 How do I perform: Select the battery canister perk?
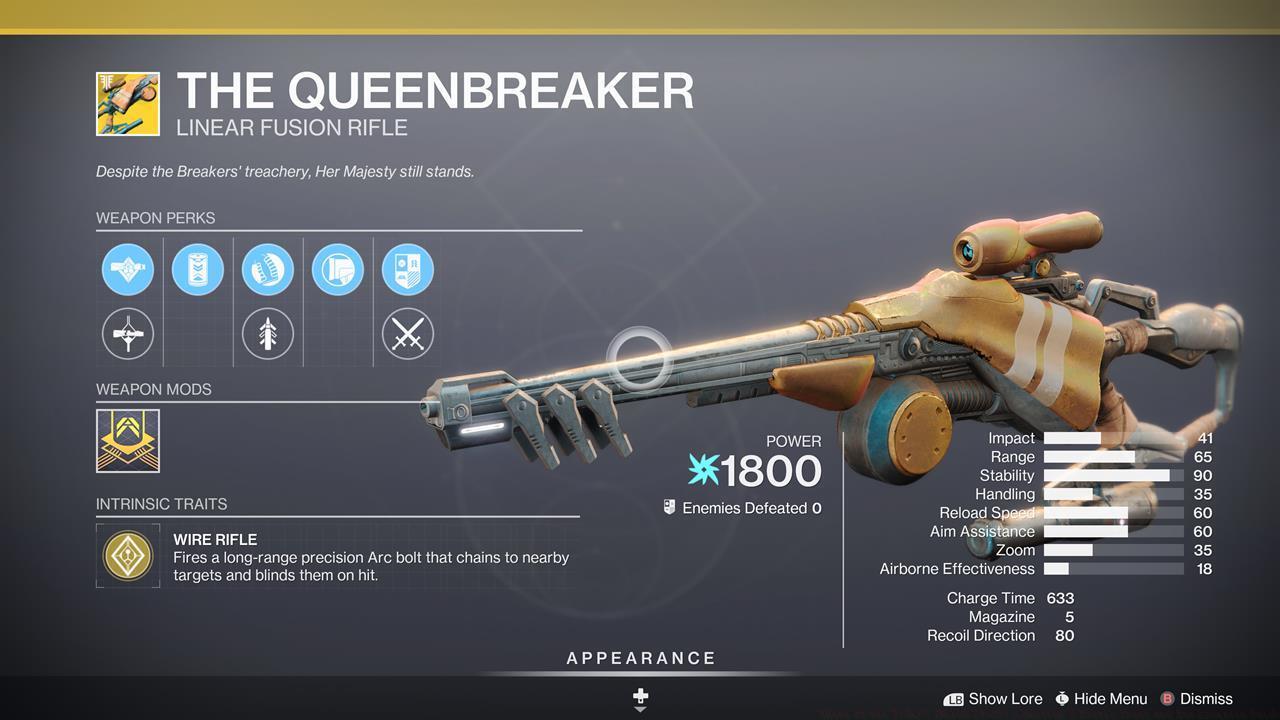pos(198,269)
